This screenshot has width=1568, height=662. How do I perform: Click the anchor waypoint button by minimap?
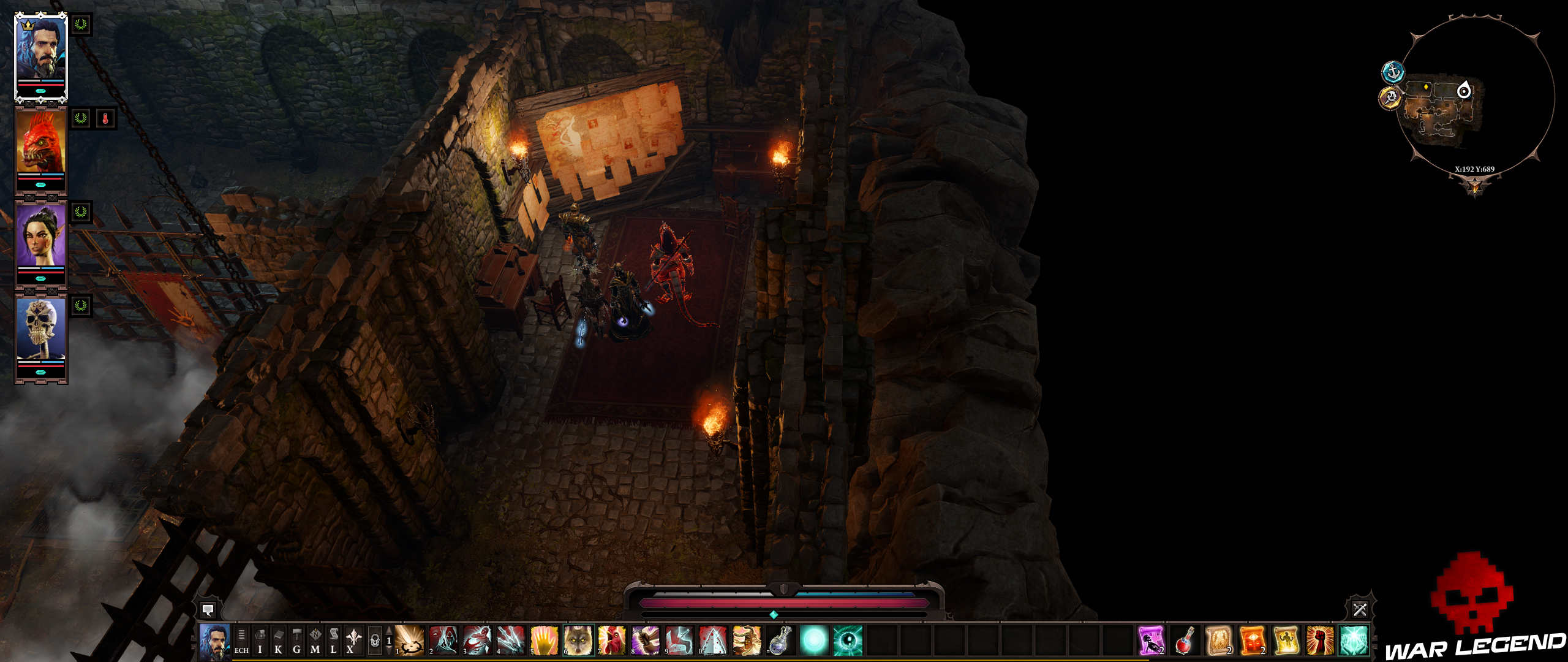click(1393, 72)
